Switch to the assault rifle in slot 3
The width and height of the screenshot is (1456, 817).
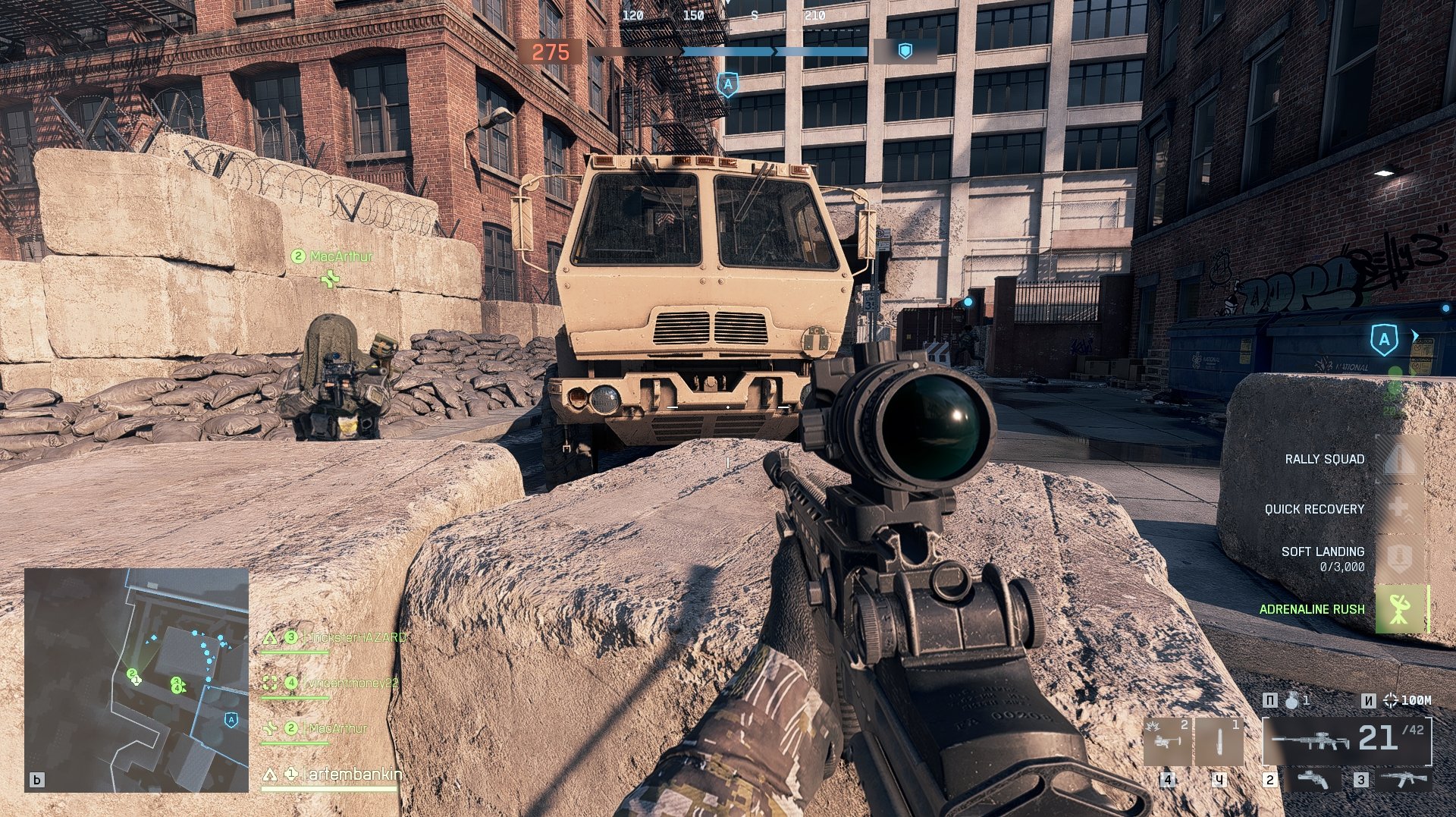click(x=1402, y=779)
